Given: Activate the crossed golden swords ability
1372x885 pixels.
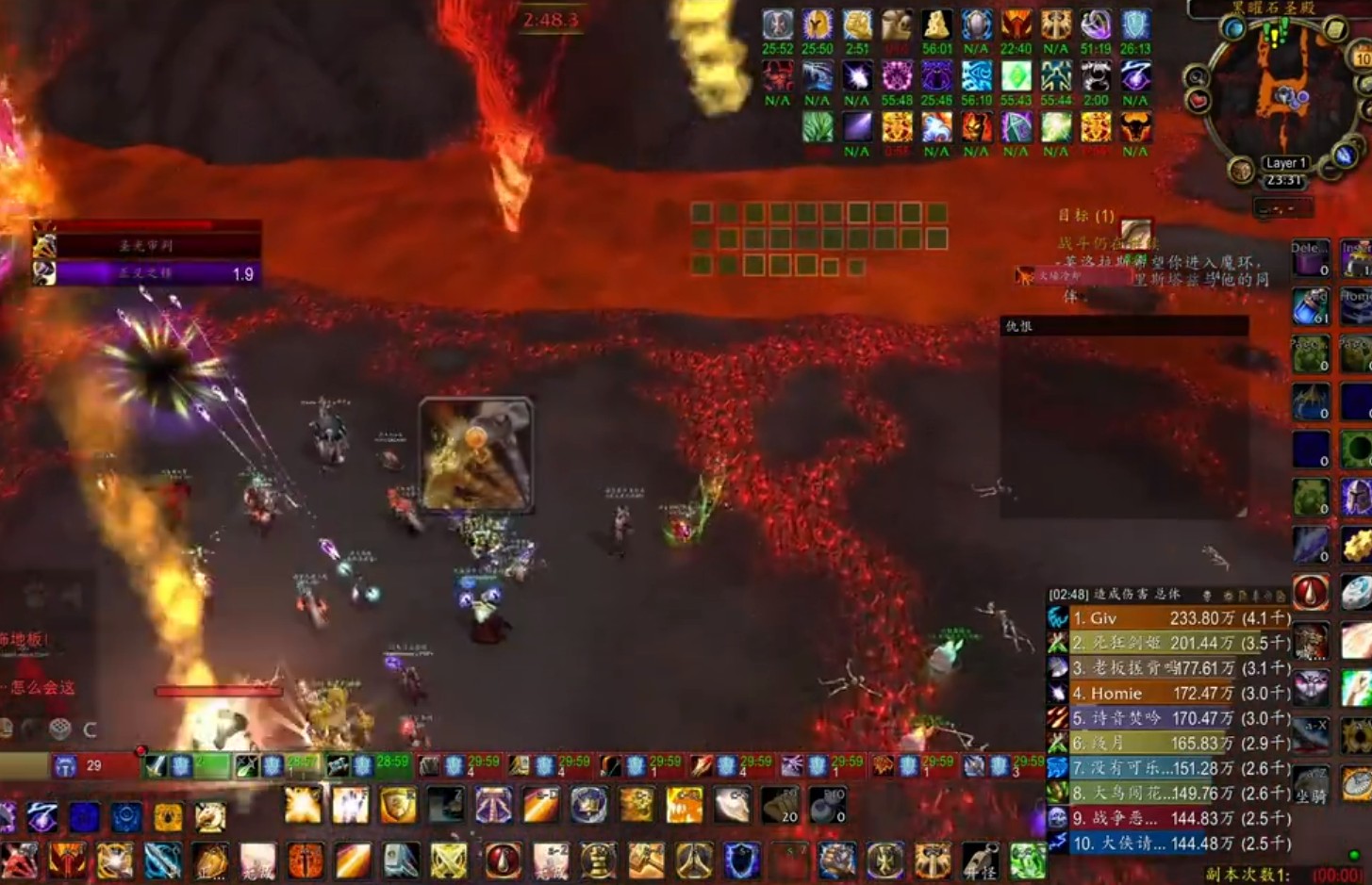Looking at the screenshot, I should coord(449,860).
